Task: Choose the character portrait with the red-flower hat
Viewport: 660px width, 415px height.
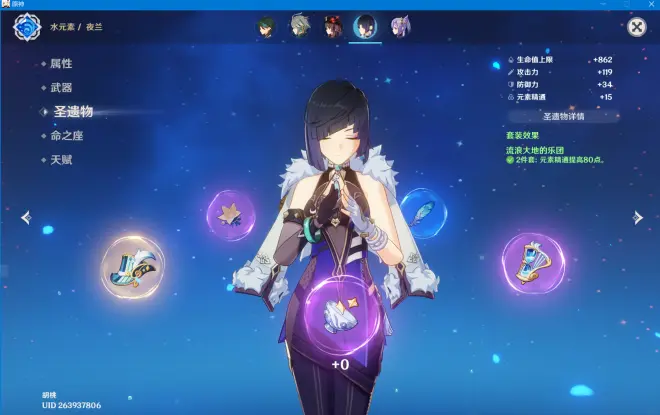Action: [333, 26]
